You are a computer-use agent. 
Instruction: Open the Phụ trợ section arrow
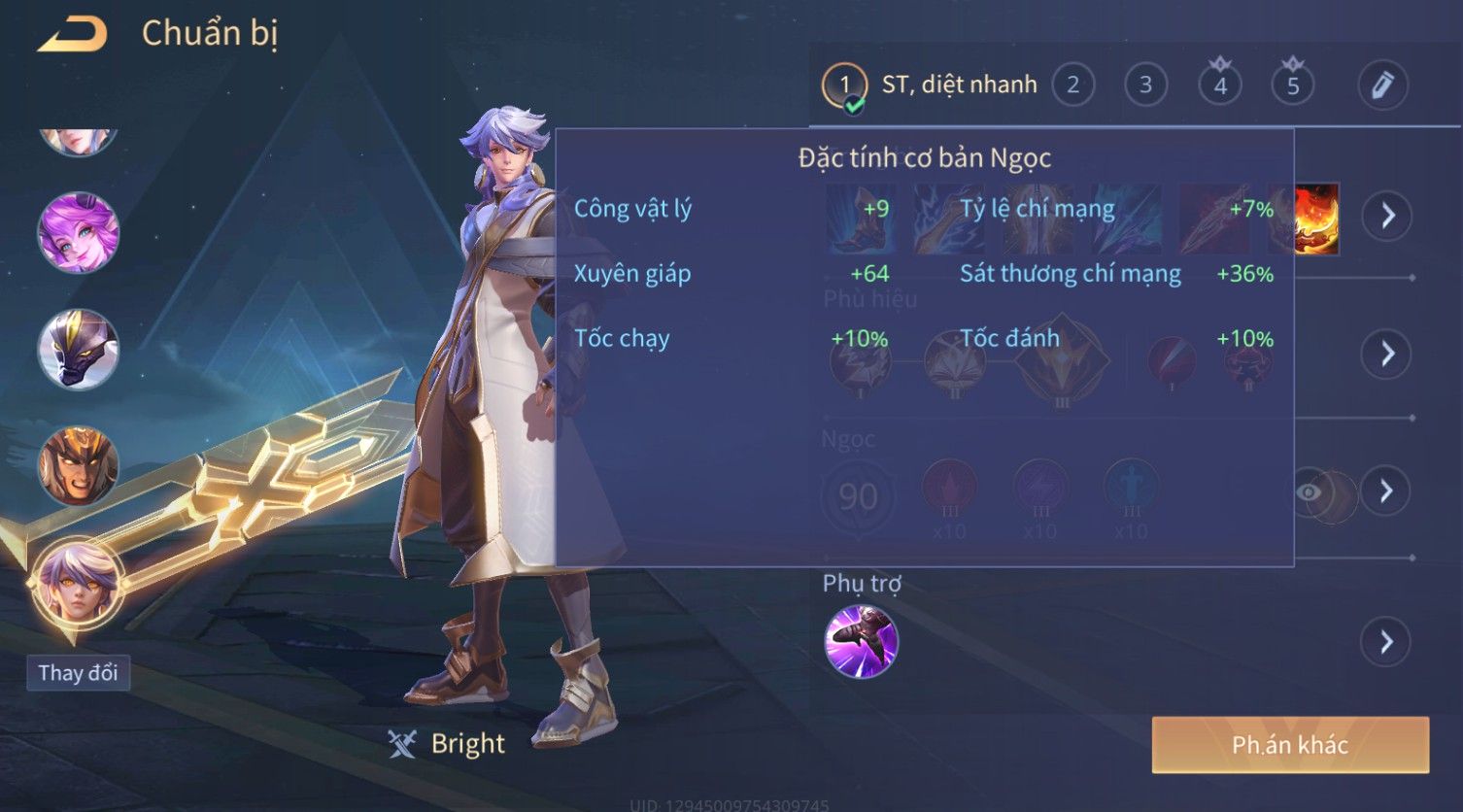(x=1387, y=642)
